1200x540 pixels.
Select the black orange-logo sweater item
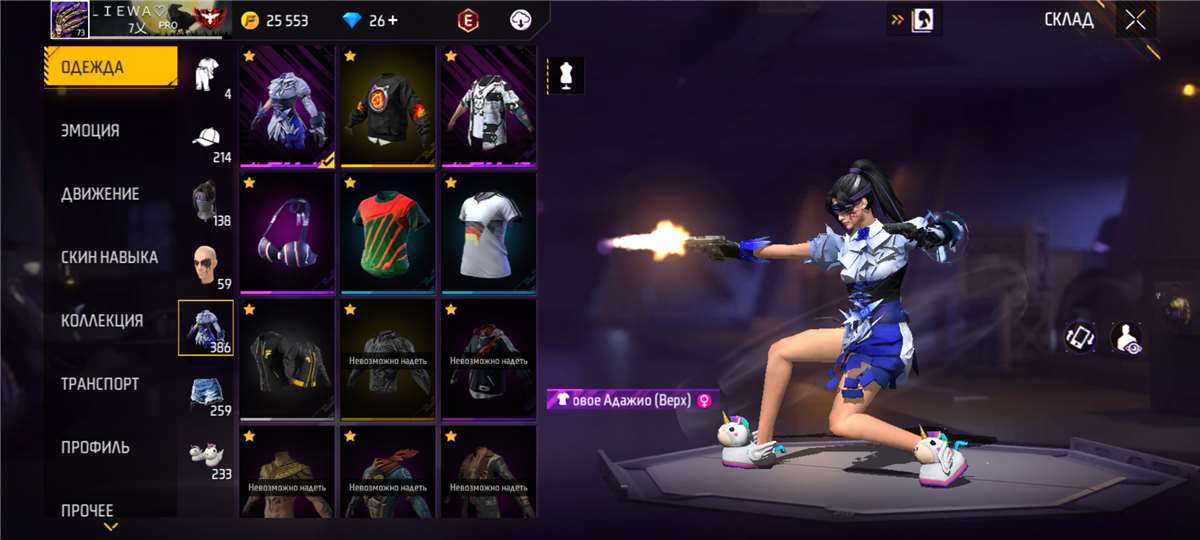click(x=388, y=107)
